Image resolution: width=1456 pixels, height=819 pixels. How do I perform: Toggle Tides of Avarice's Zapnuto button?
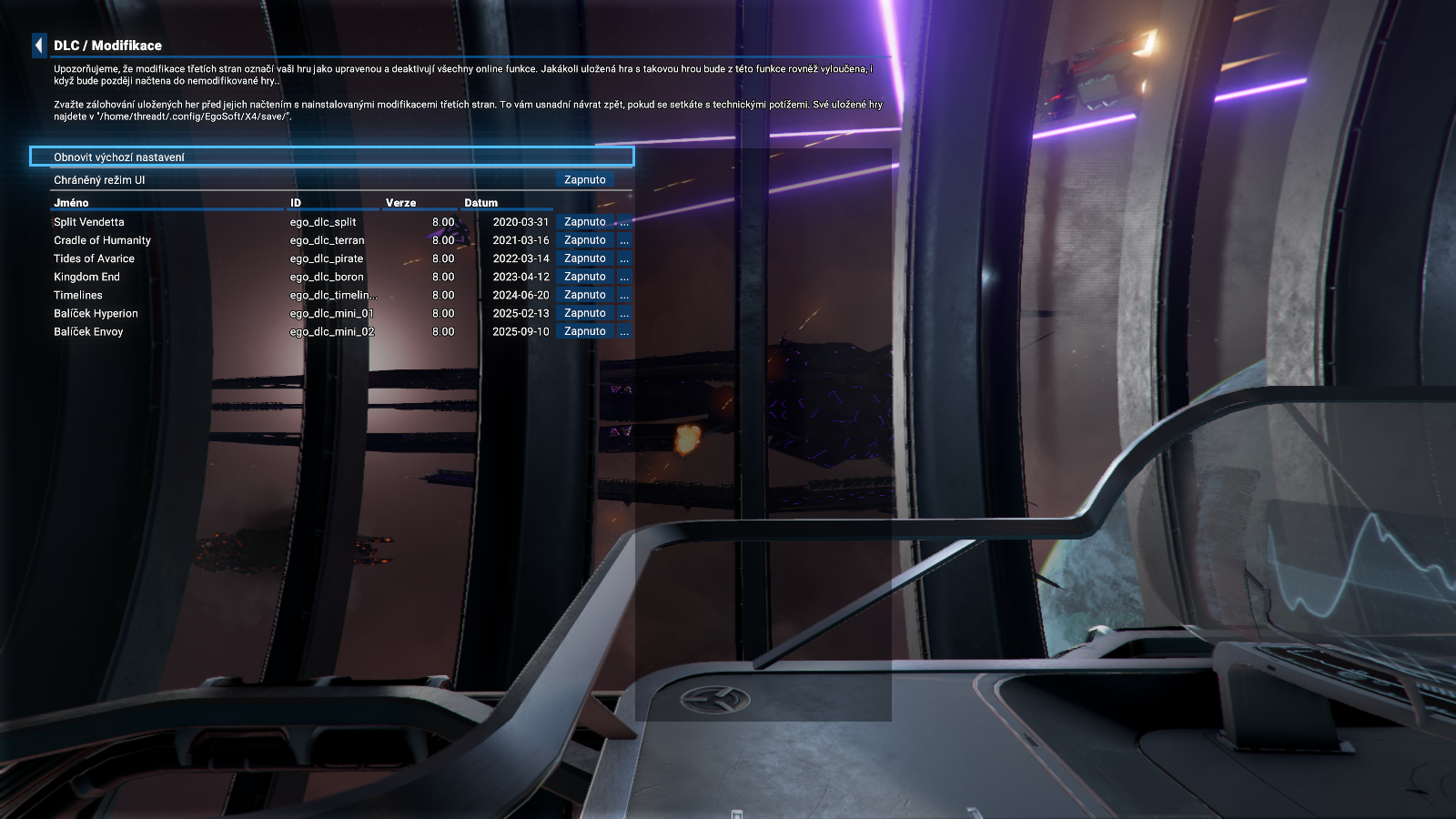(584, 258)
